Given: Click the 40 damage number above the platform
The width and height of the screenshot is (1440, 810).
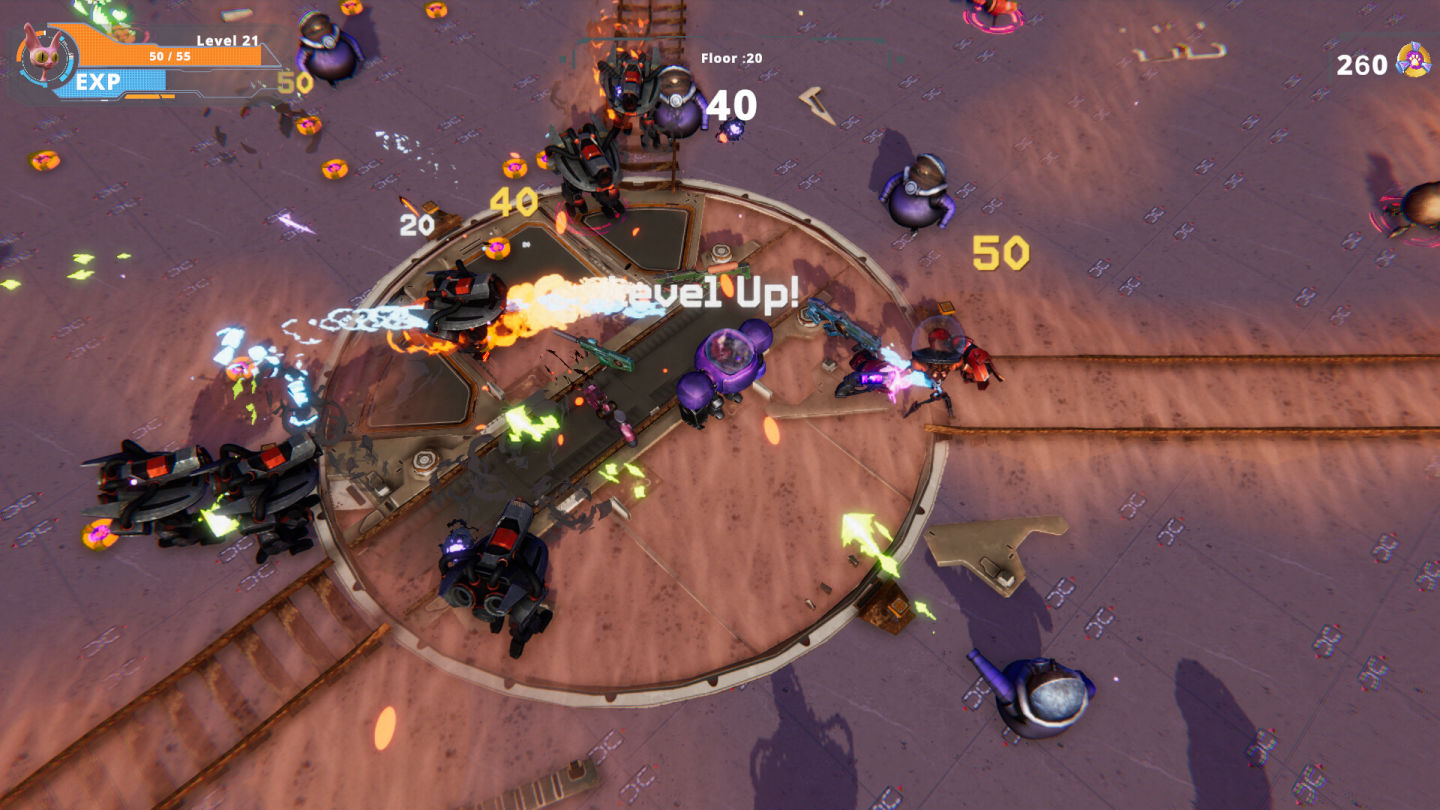Looking at the screenshot, I should click(x=511, y=200).
